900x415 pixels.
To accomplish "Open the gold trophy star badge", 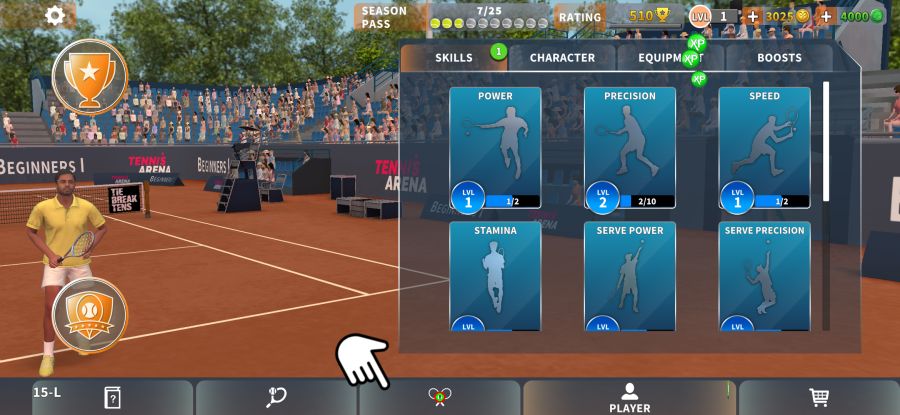I will pyautogui.click(x=90, y=76).
